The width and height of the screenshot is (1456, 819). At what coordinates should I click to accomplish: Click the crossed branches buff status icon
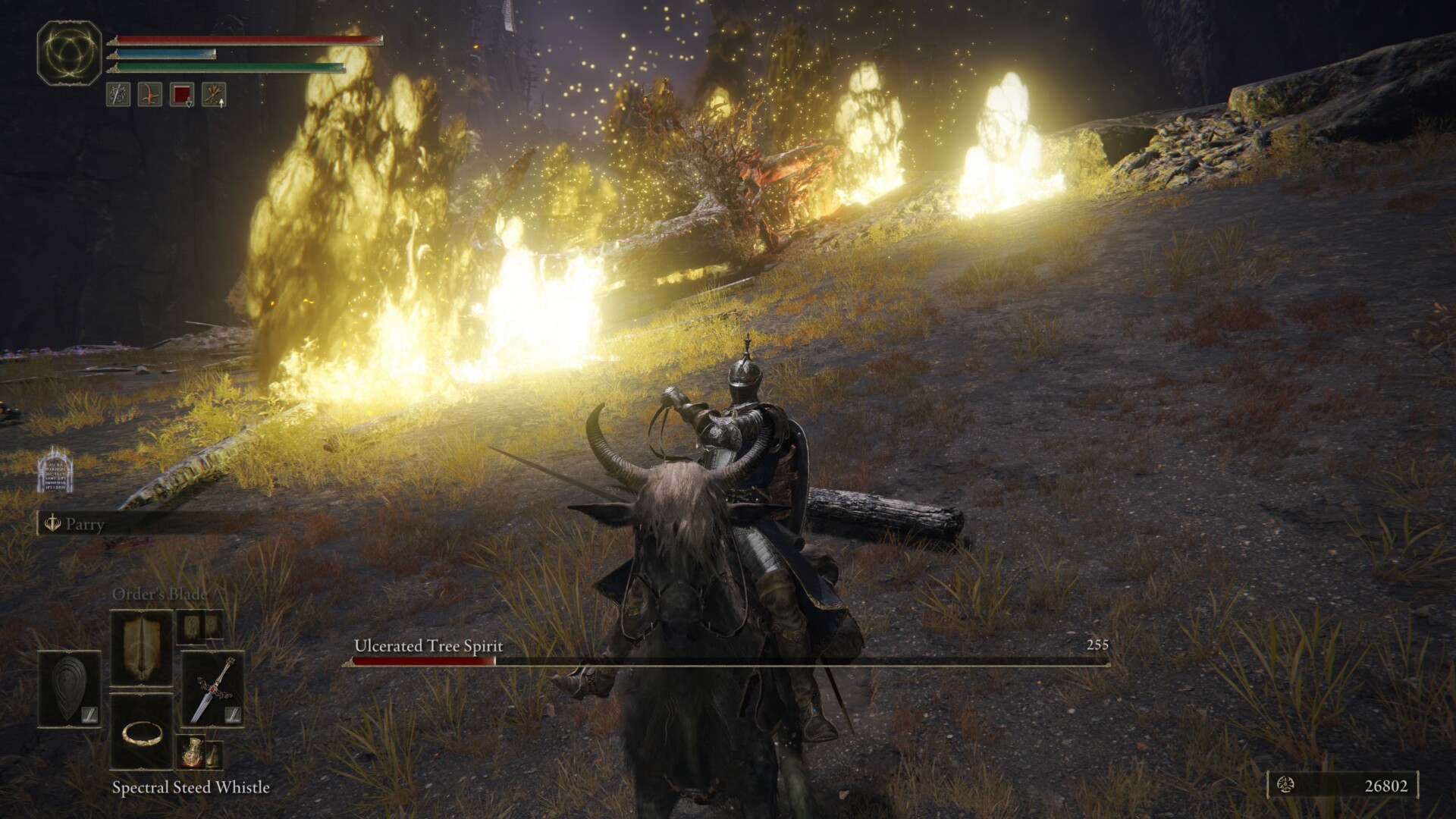214,95
